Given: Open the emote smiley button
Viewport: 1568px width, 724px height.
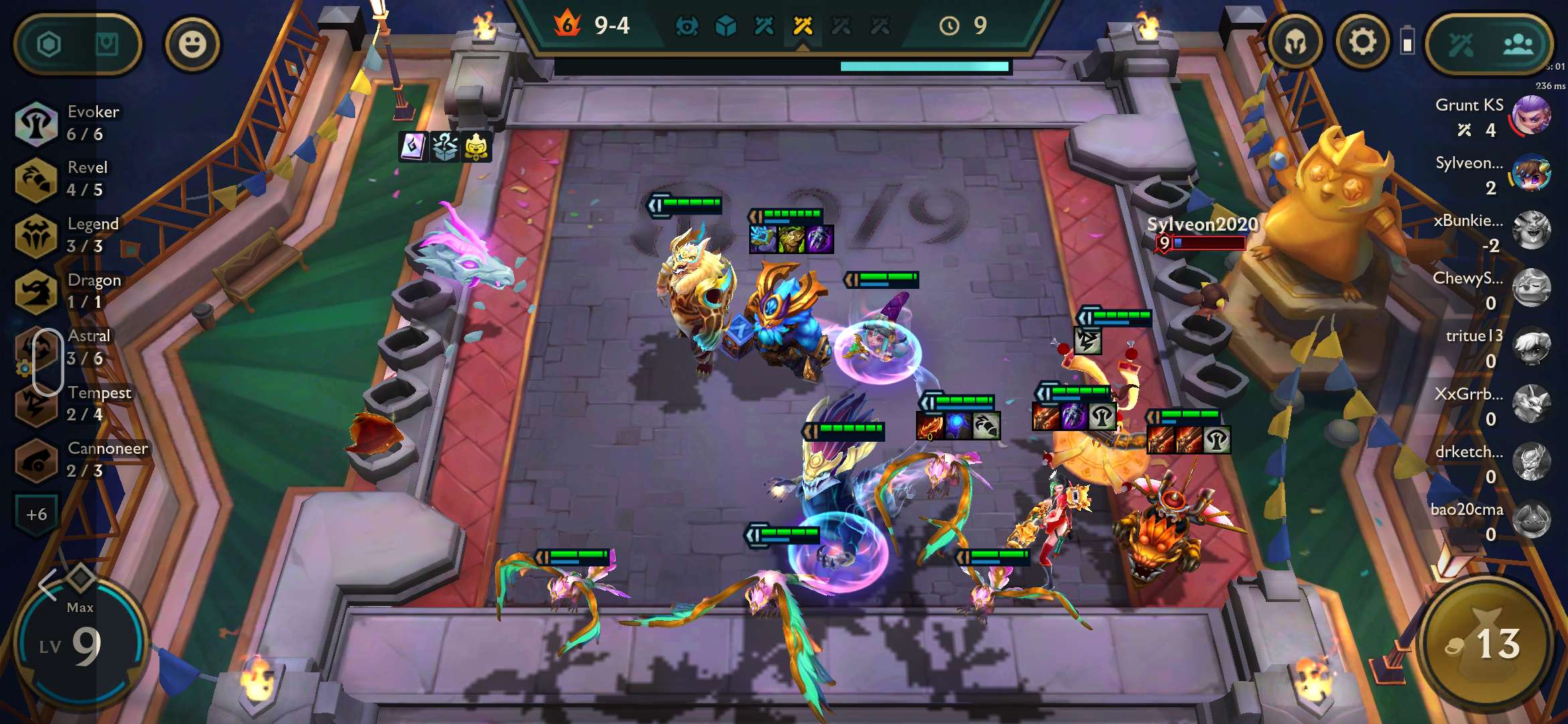Looking at the screenshot, I should coord(192,44).
